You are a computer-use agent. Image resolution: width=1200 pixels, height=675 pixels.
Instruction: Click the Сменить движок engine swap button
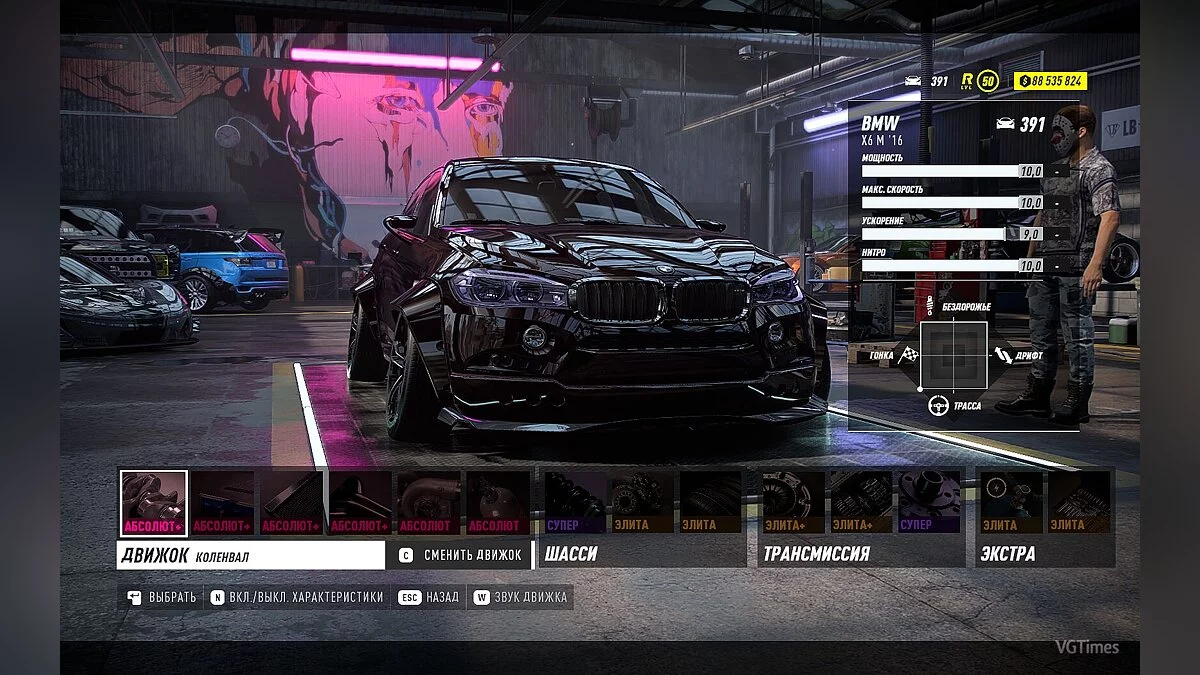[461, 554]
